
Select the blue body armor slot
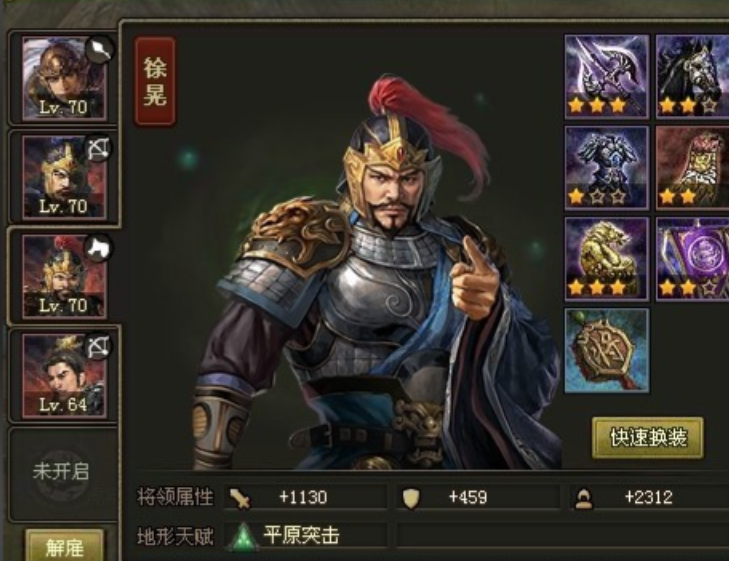[x=607, y=167]
